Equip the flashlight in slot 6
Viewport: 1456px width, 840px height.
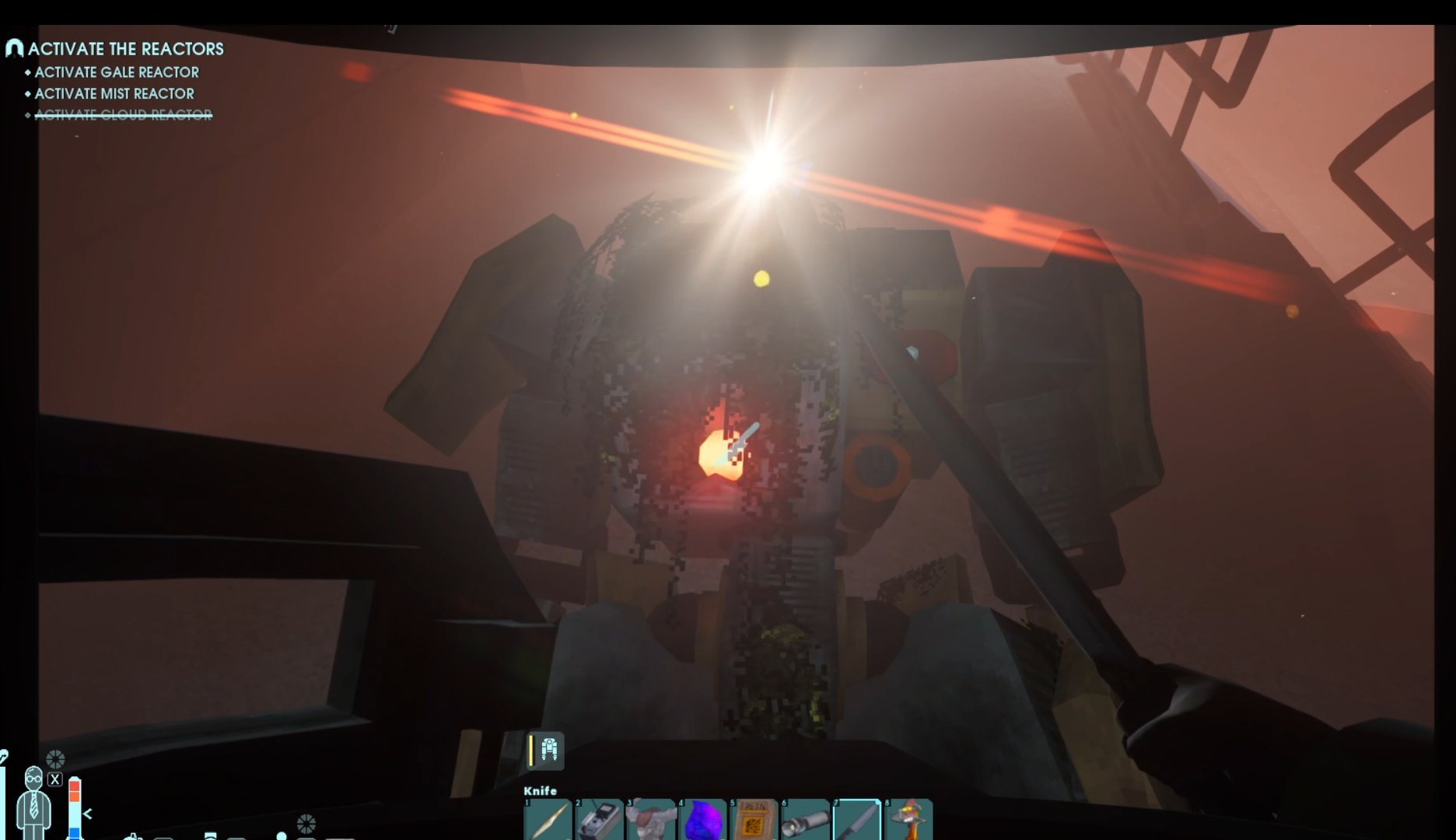(x=805, y=821)
